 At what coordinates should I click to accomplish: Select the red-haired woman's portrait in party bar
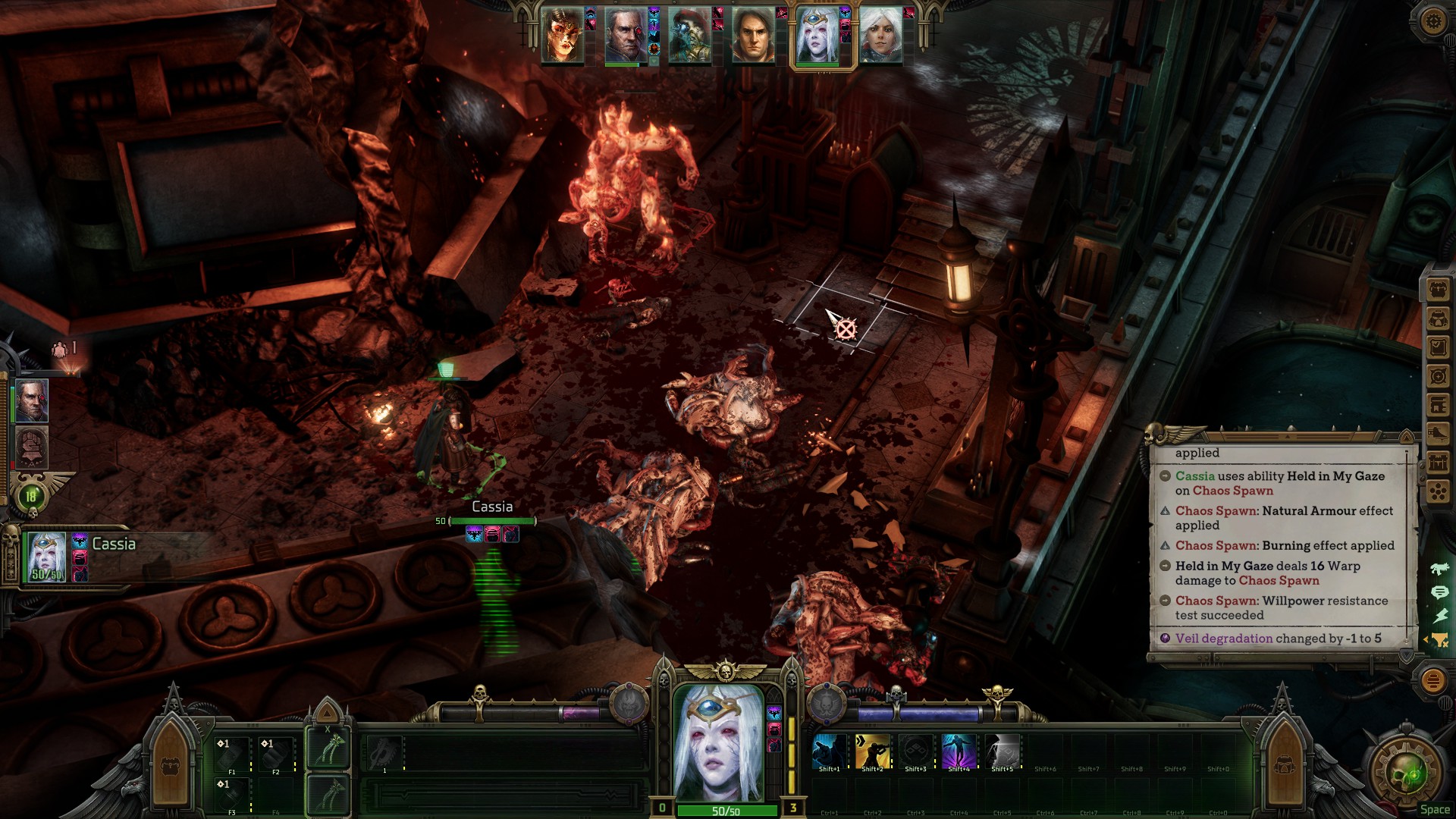click(x=563, y=36)
